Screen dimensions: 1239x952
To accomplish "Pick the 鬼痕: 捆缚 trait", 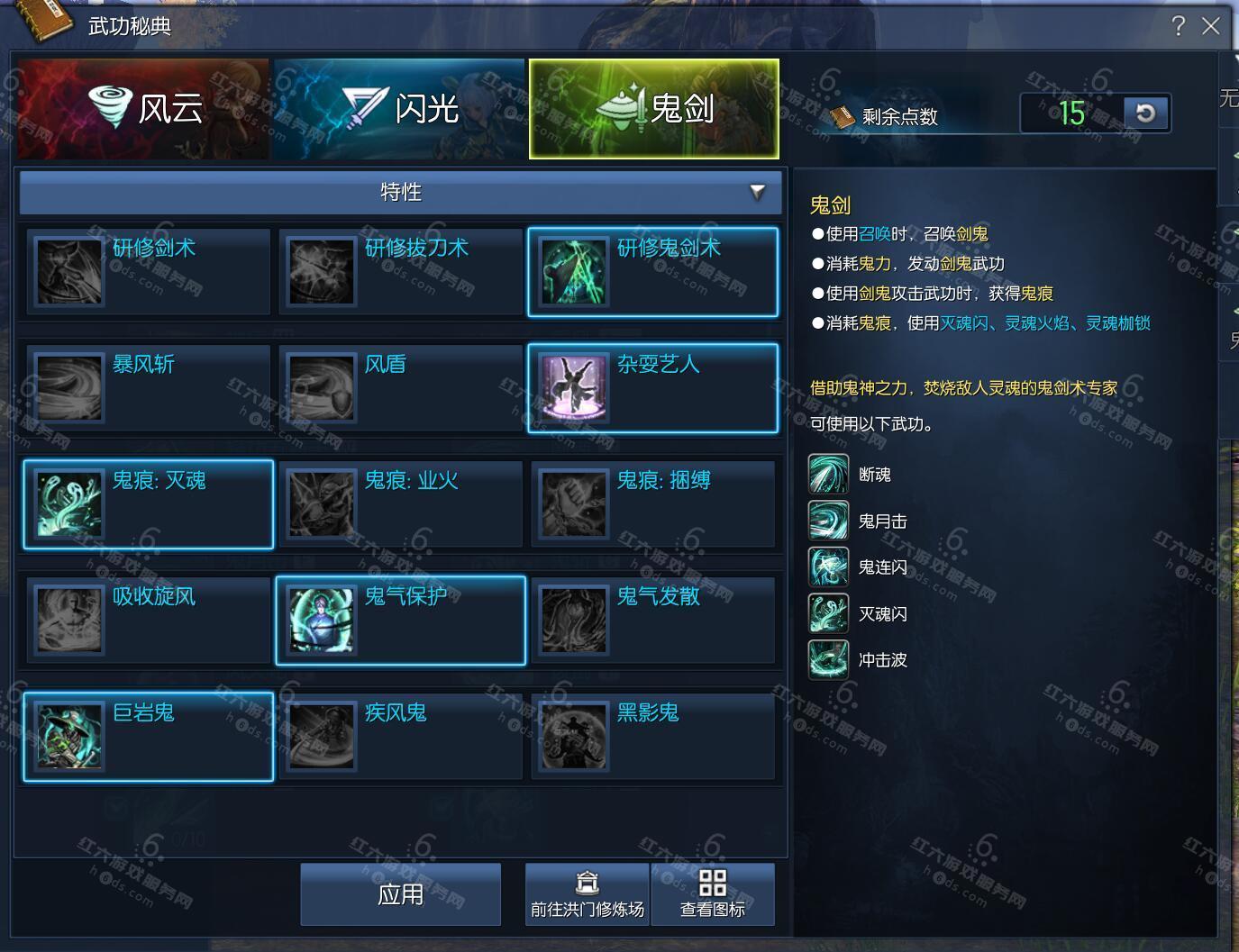I will pos(653,503).
